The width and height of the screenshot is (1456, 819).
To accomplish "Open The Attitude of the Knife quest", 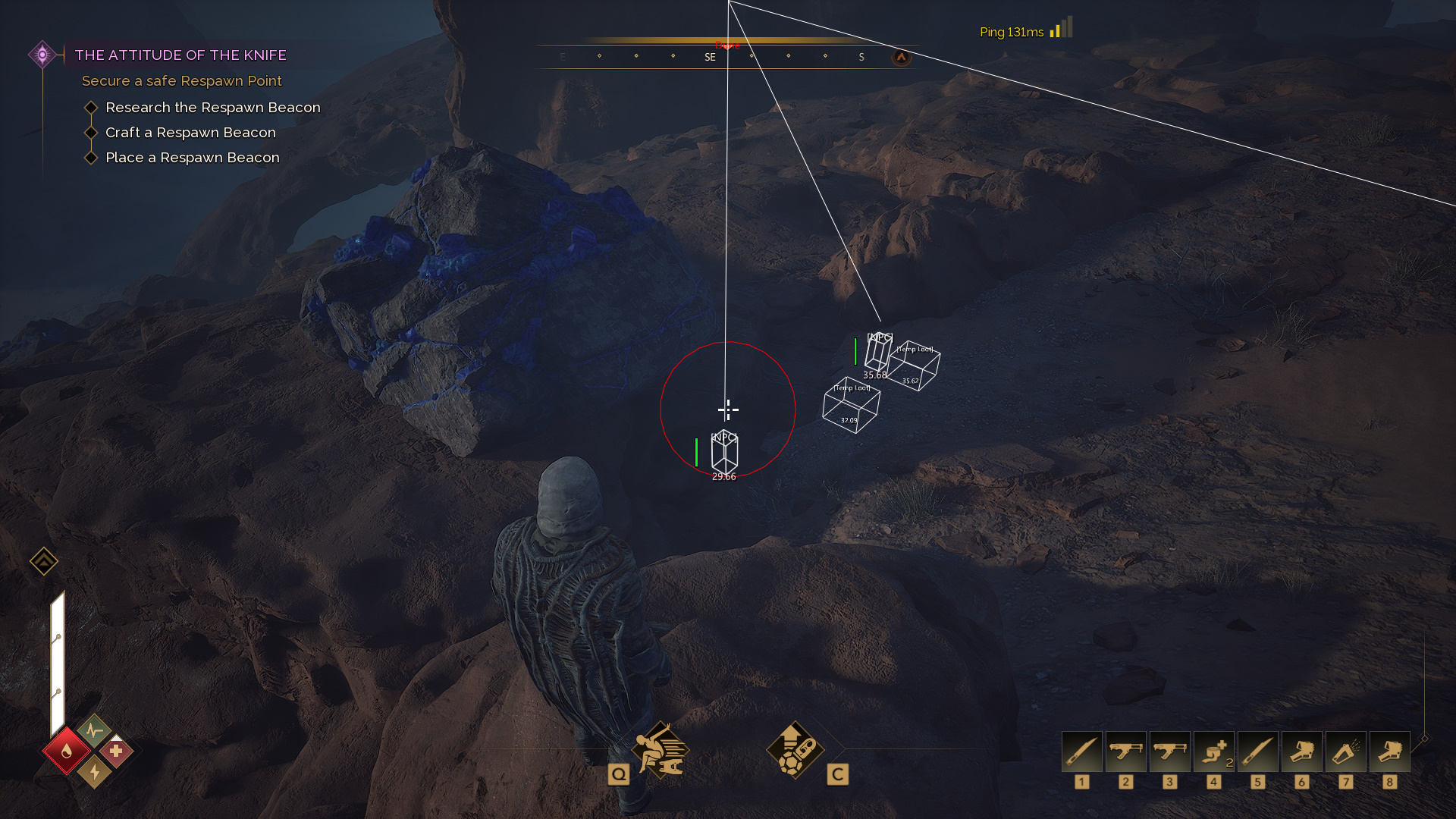I will pos(180,55).
